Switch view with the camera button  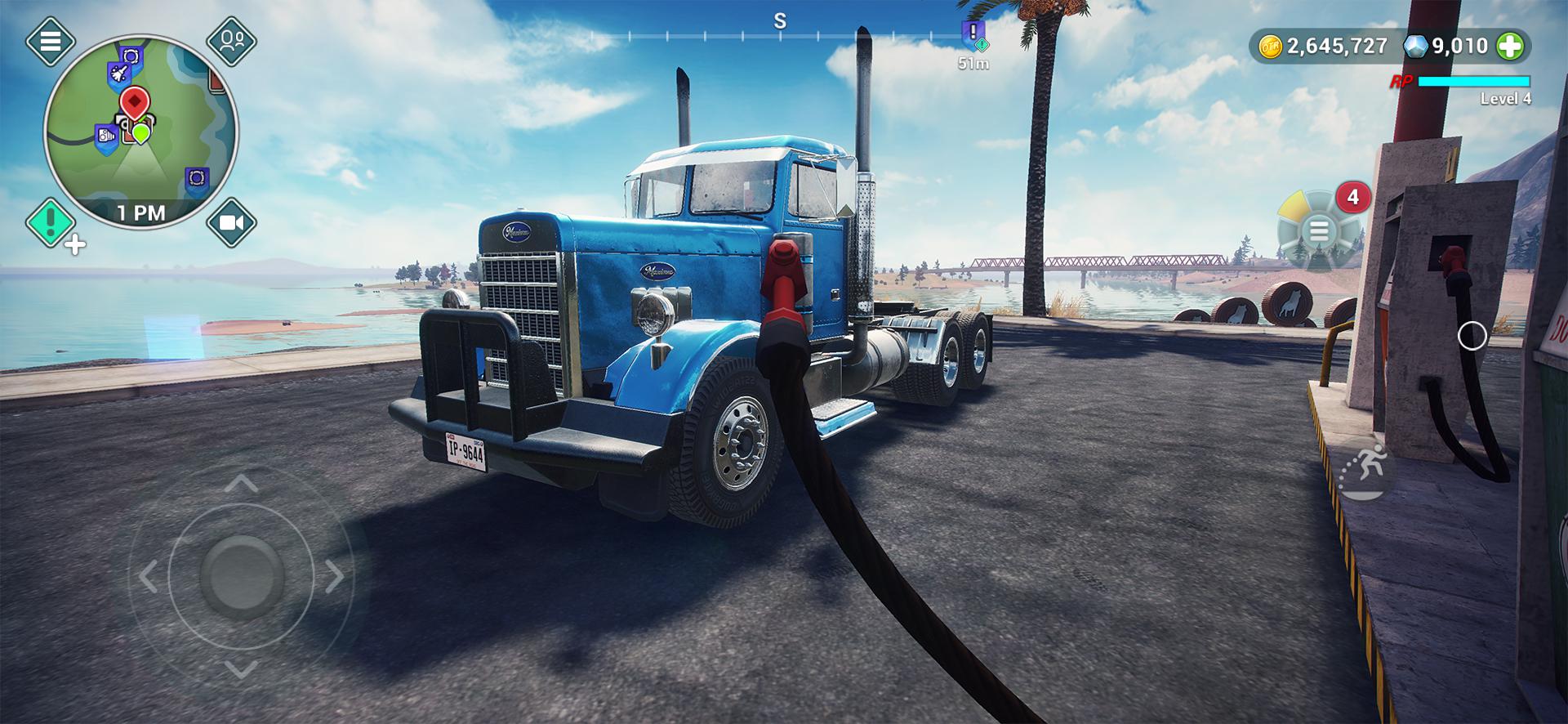[x=231, y=222]
